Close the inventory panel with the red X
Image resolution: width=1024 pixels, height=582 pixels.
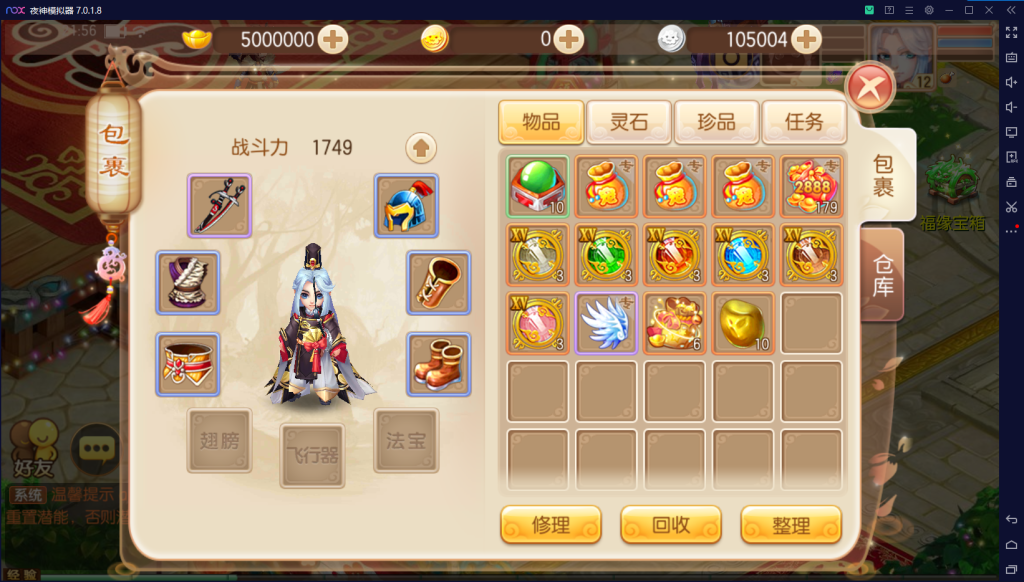pyautogui.click(x=870, y=89)
